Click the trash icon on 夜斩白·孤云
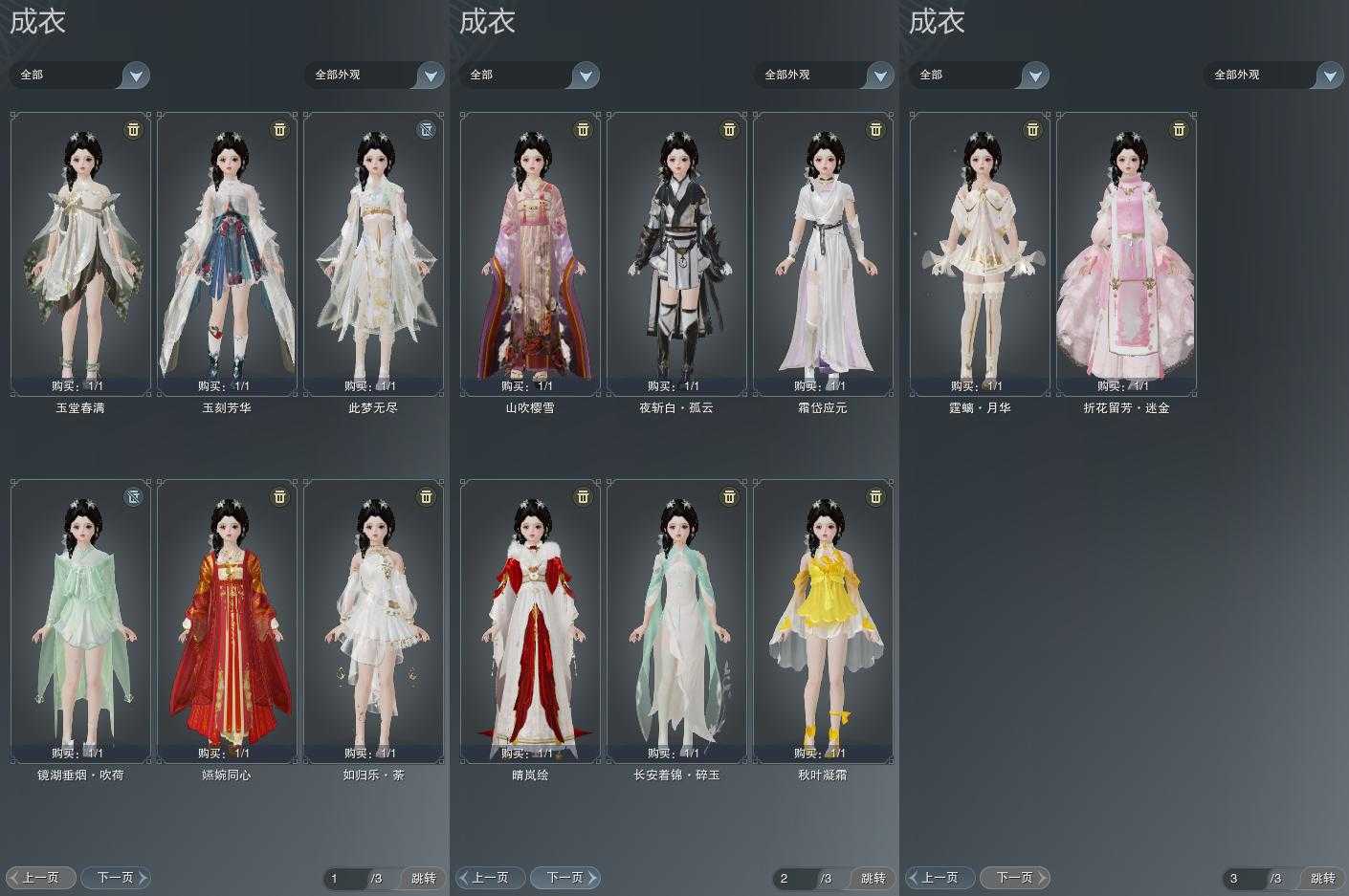The image size is (1349, 896). point(729,129)
